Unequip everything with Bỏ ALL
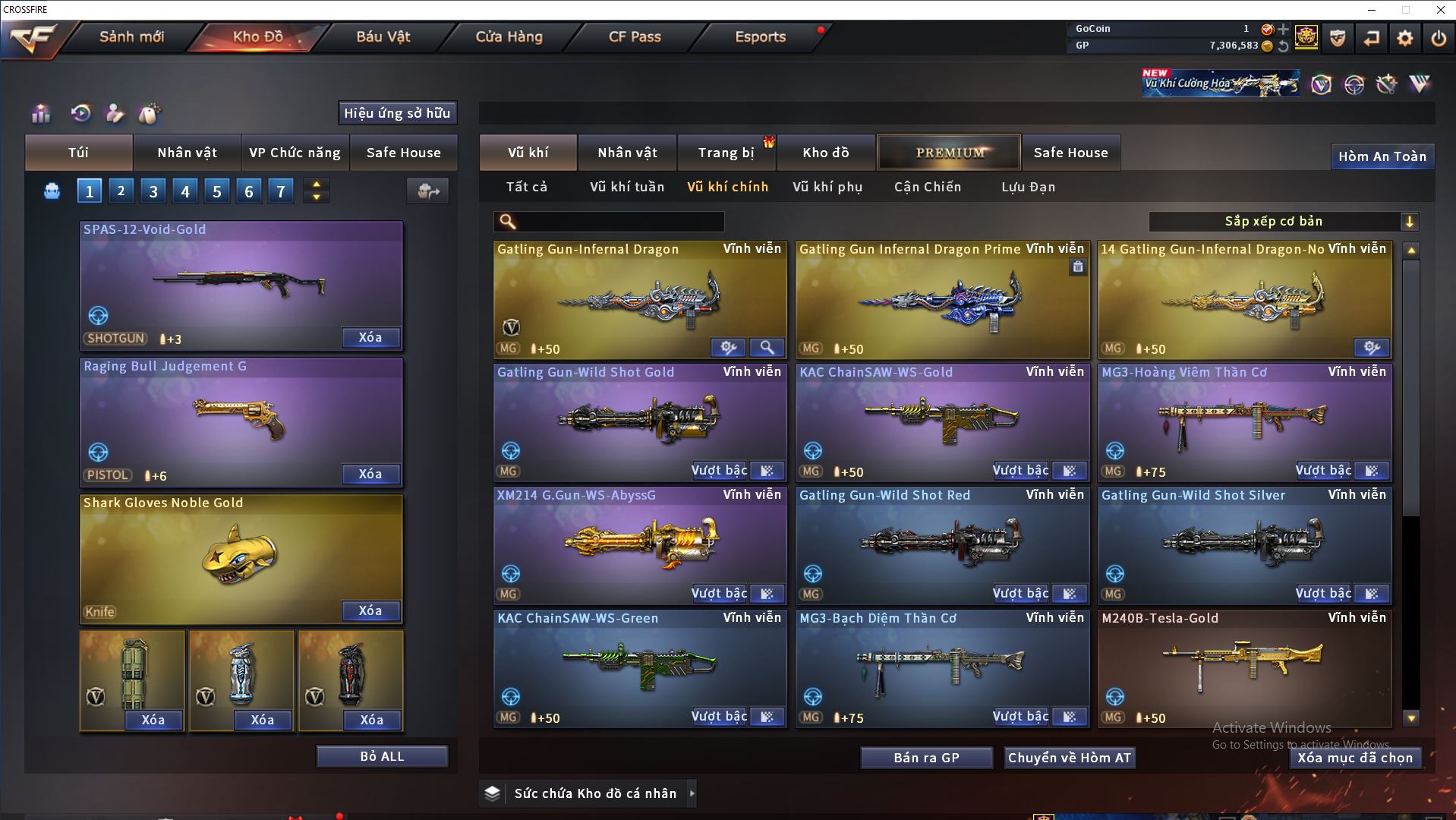This screenshot has width=1456, height=820. click(382, 756)
